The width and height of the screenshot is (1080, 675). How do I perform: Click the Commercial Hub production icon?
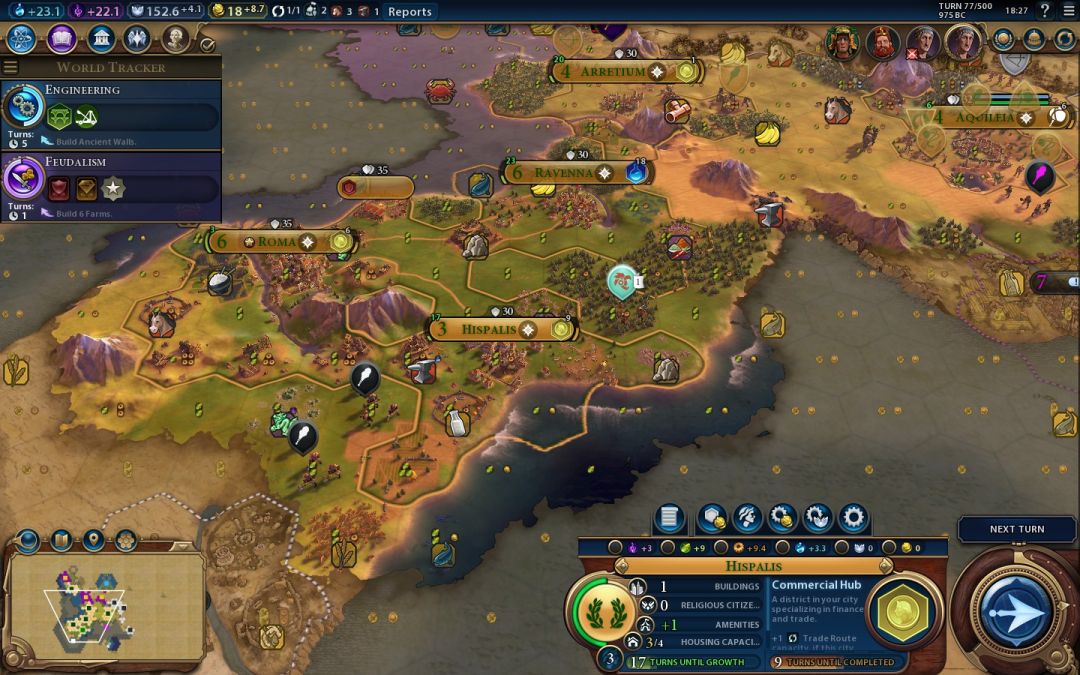coord(903,610)
